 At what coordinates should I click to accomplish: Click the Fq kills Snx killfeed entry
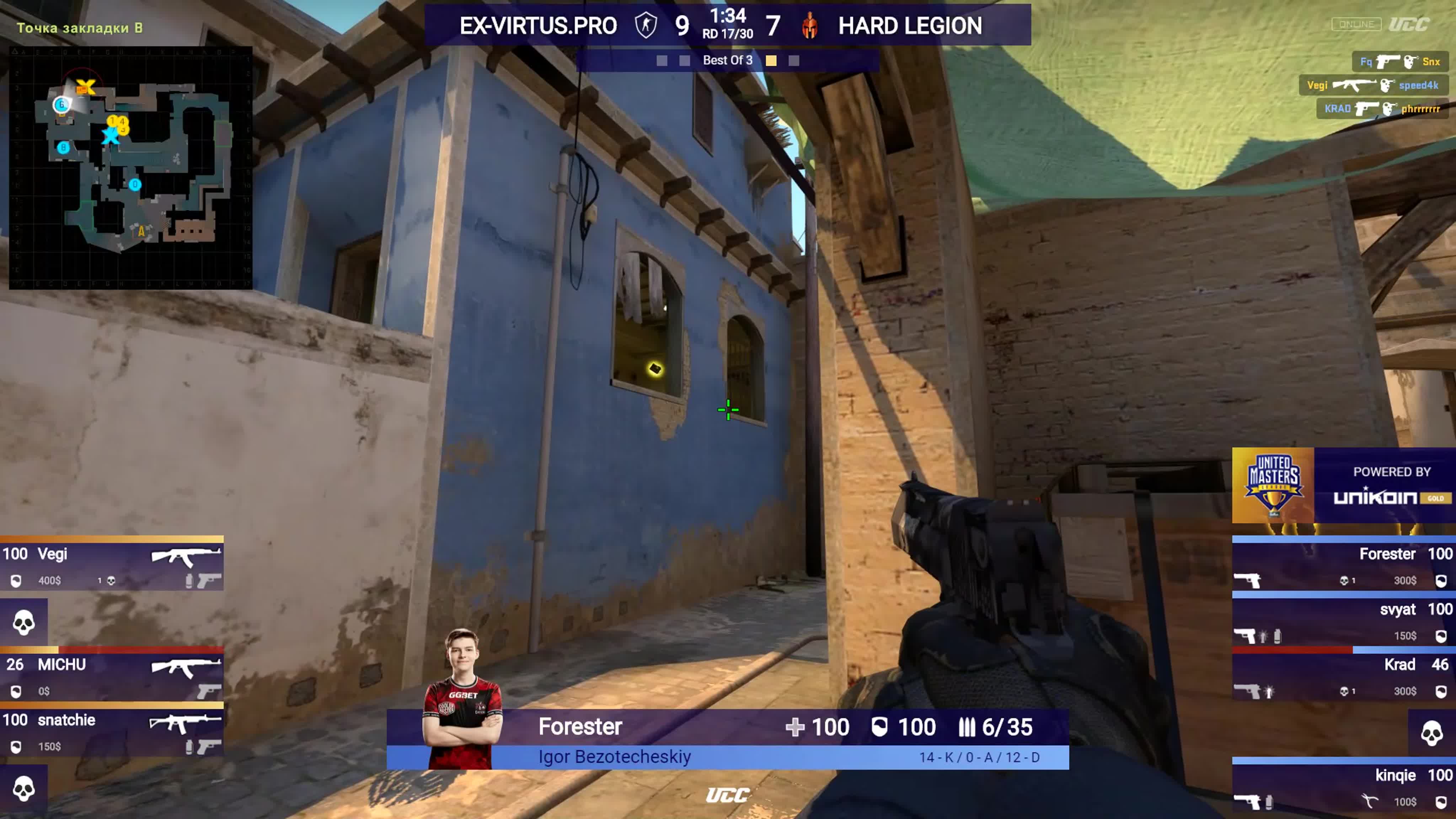point(1399,61)
